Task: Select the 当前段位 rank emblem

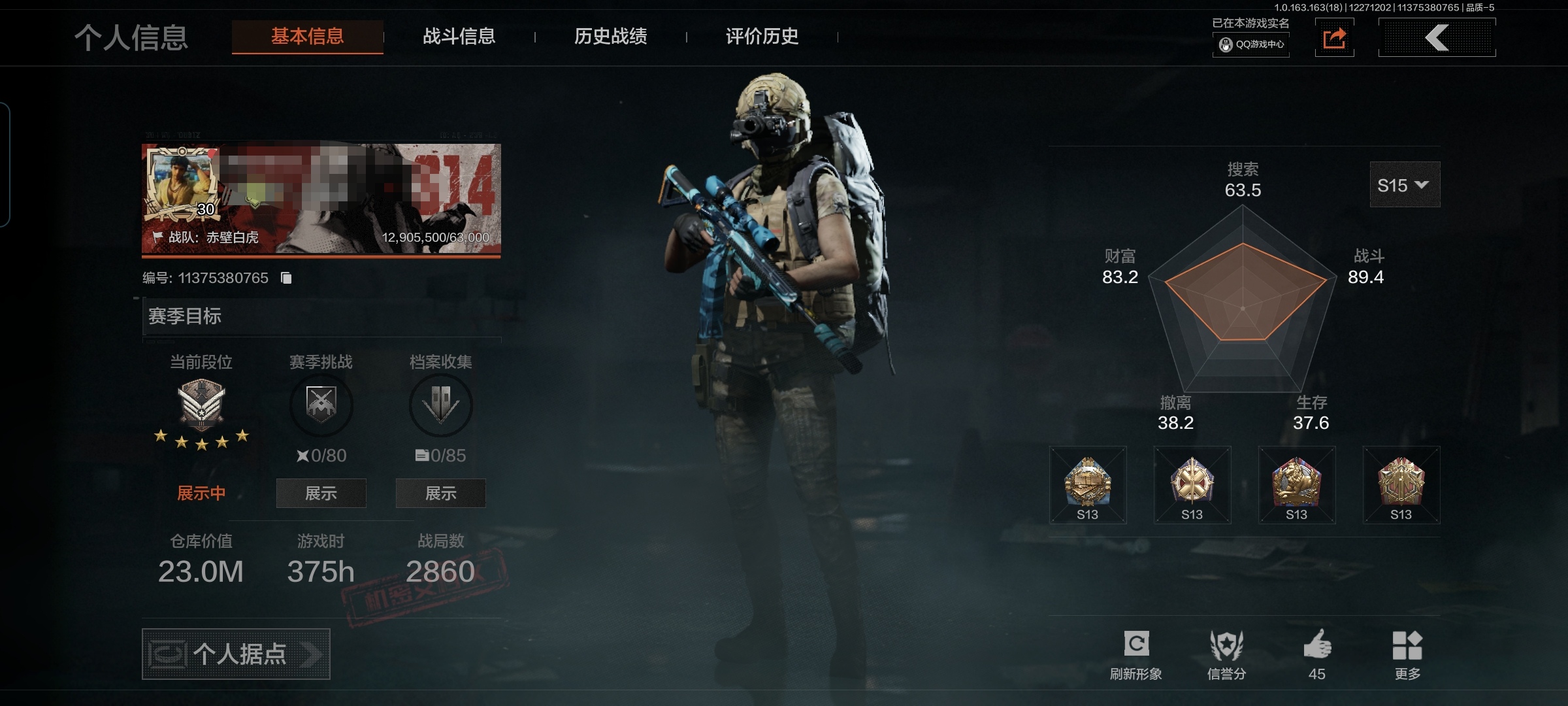Action: pos(201,405)
